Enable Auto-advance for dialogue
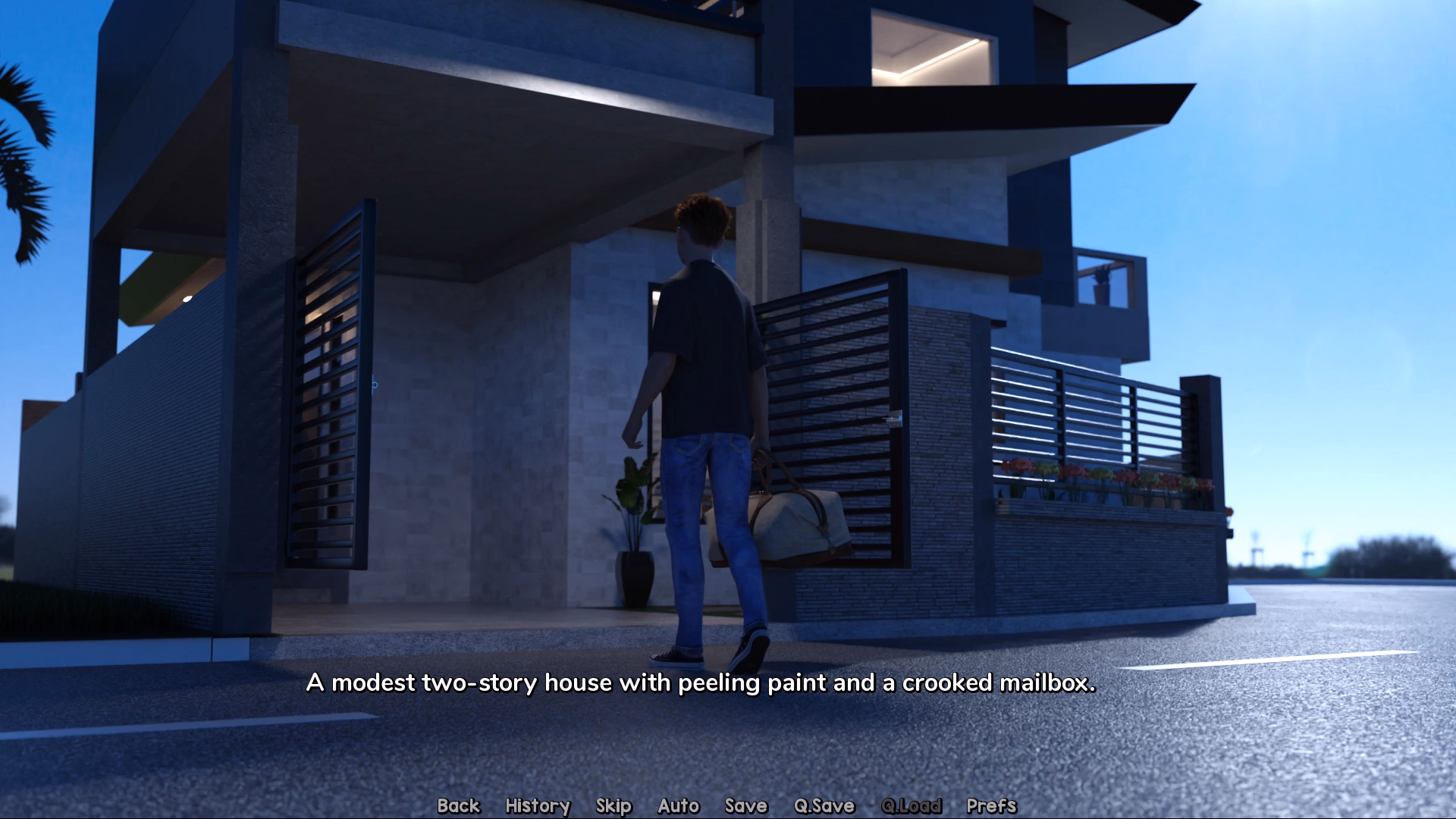1456x819 pixels. pyautogui.click(x=679, y=805)
